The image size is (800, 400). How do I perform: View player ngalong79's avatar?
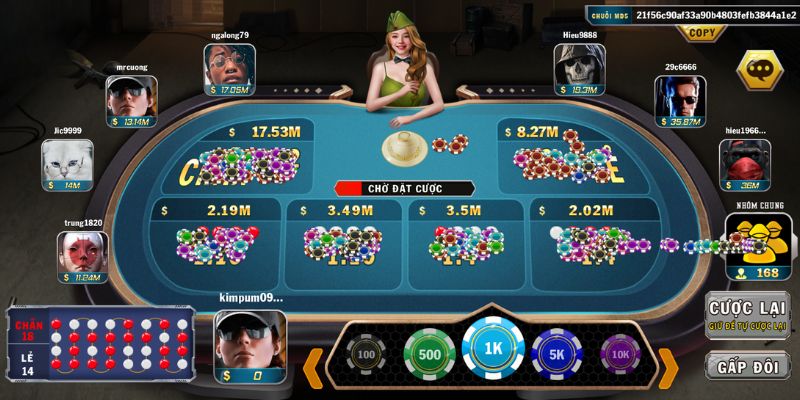(x=230, y=68)
